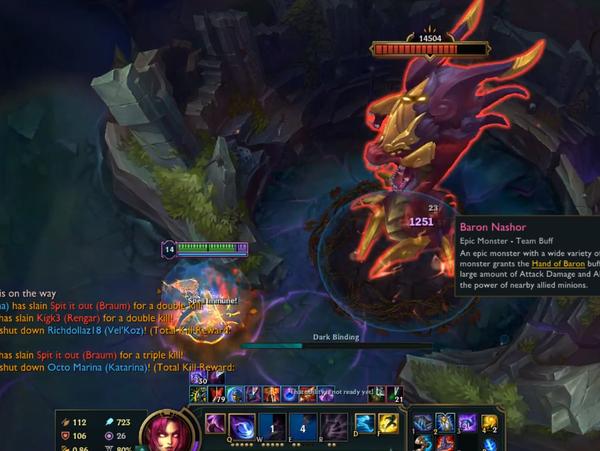
Task: Trigger the yellow Flash summoner spell
Action: (x=389, y=424)
